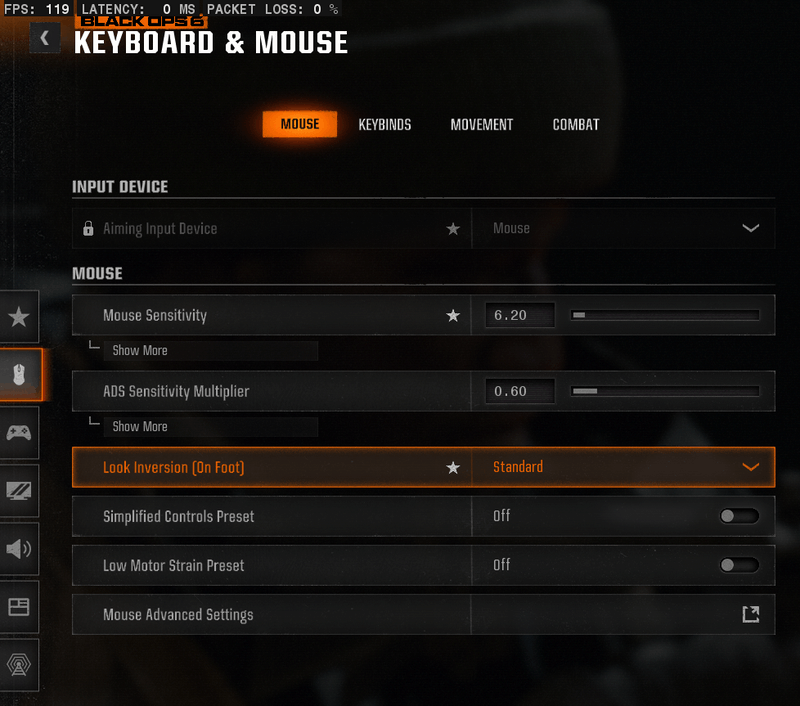
Task: Enable the Low Motor Strain Preset
Action: (739, 565)
